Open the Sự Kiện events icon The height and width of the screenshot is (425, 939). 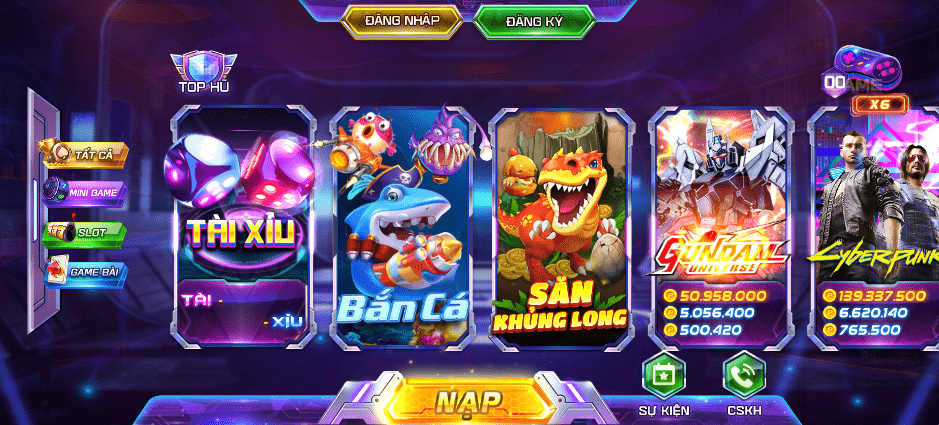pos(663,378)
